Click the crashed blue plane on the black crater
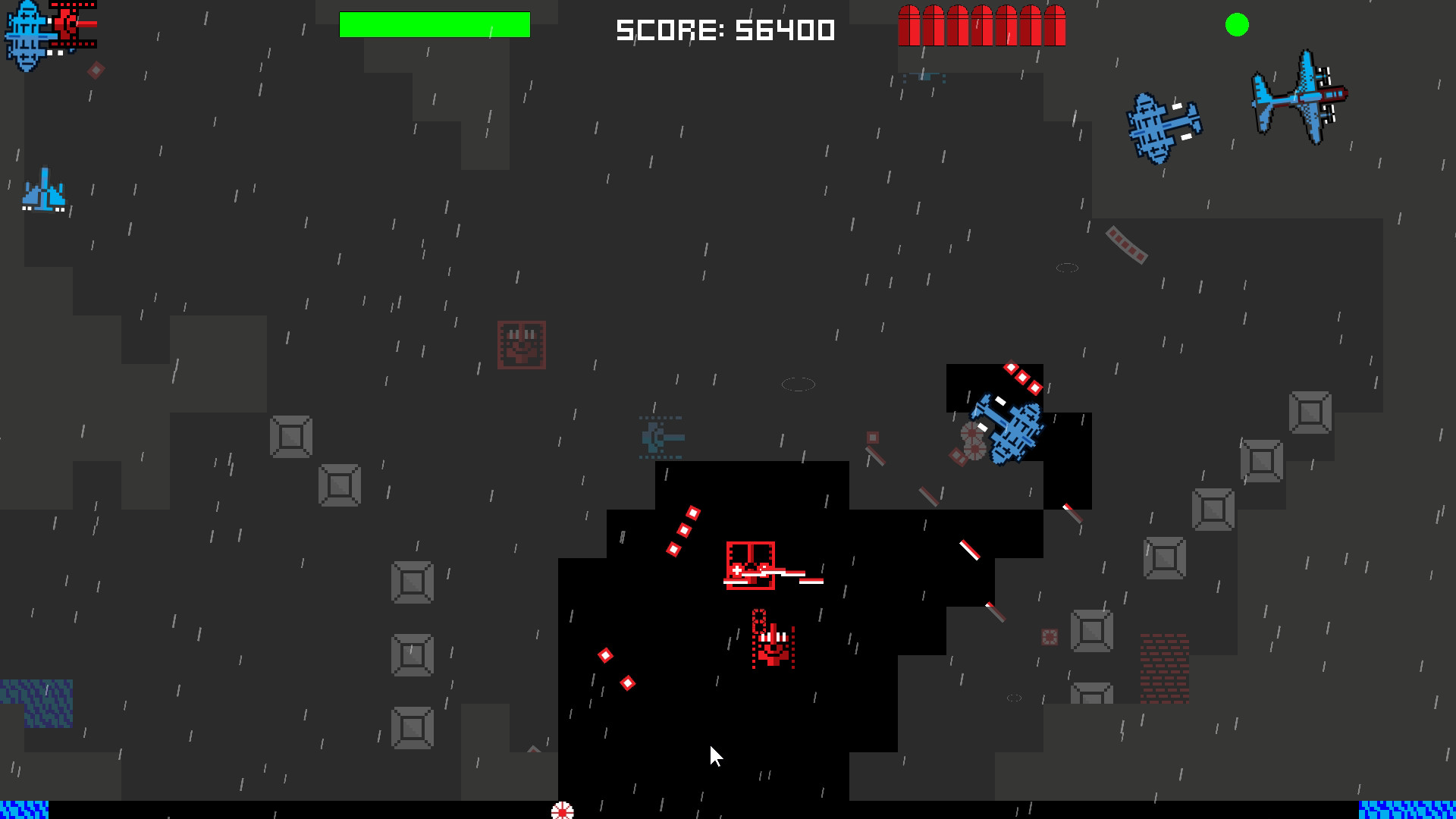1456x819 pixels. click(1009, 432)
